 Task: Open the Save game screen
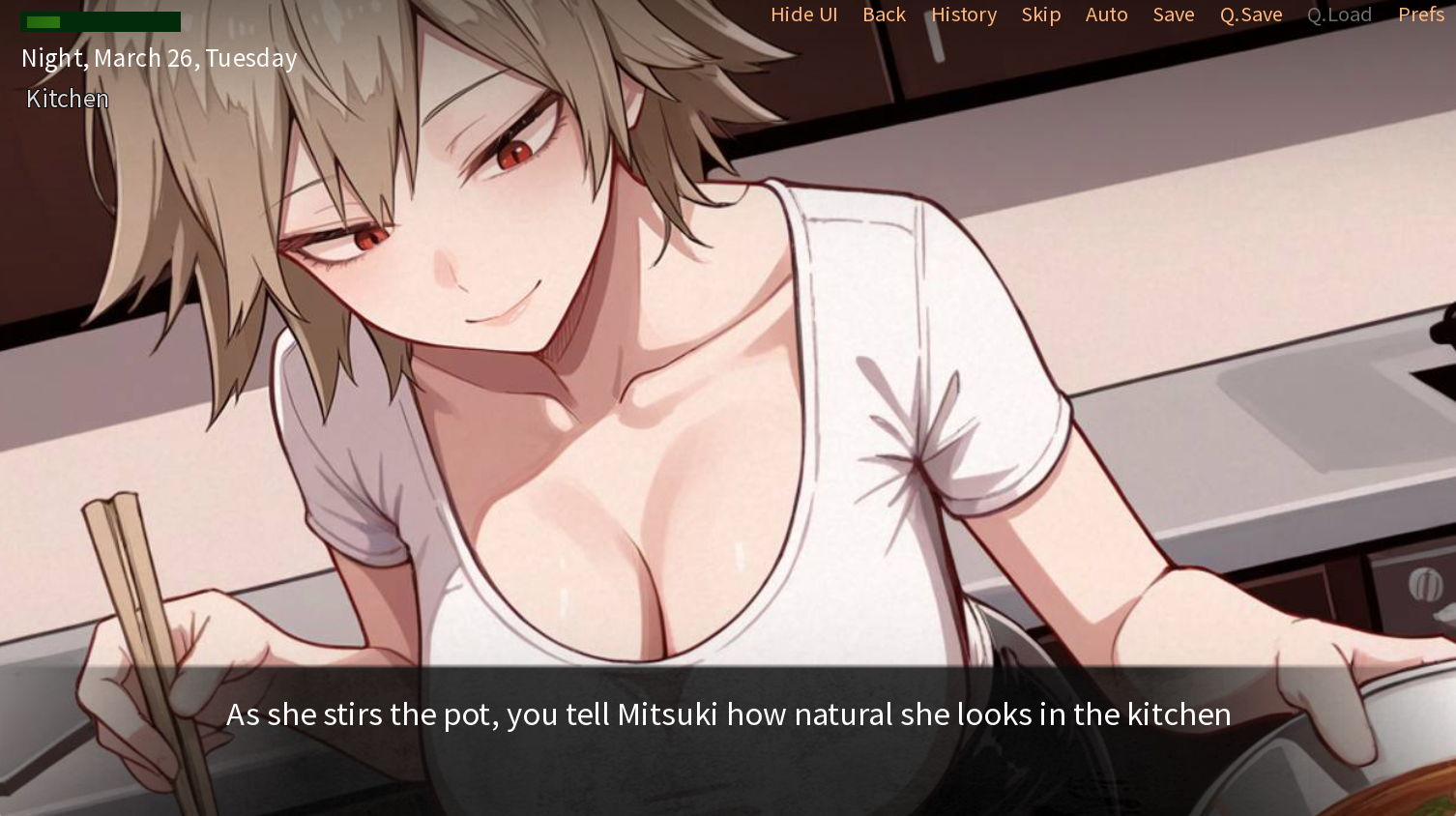1174,15
